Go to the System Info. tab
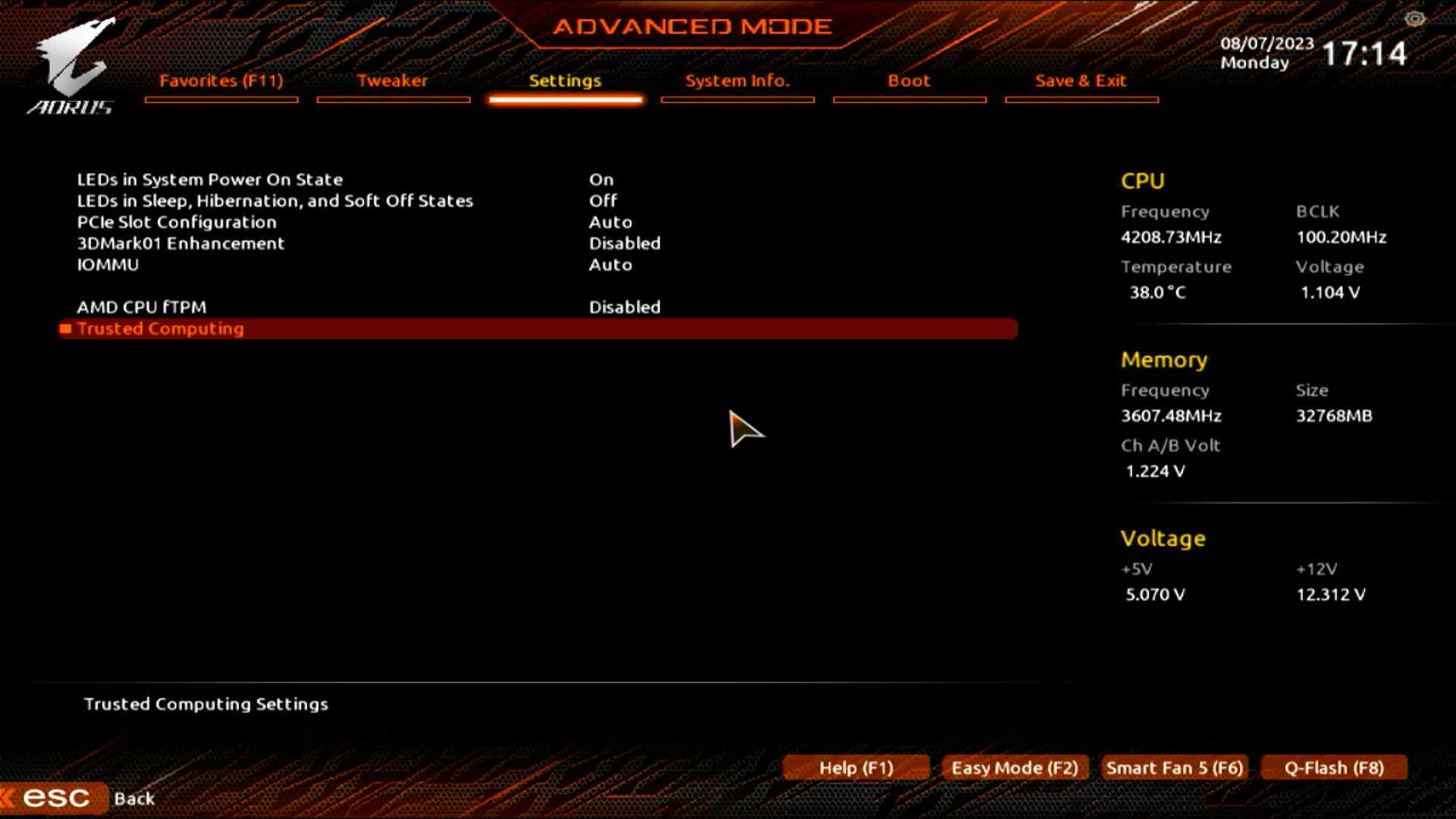Viewport: 1456px width, 819px height. tap(737, 81)
